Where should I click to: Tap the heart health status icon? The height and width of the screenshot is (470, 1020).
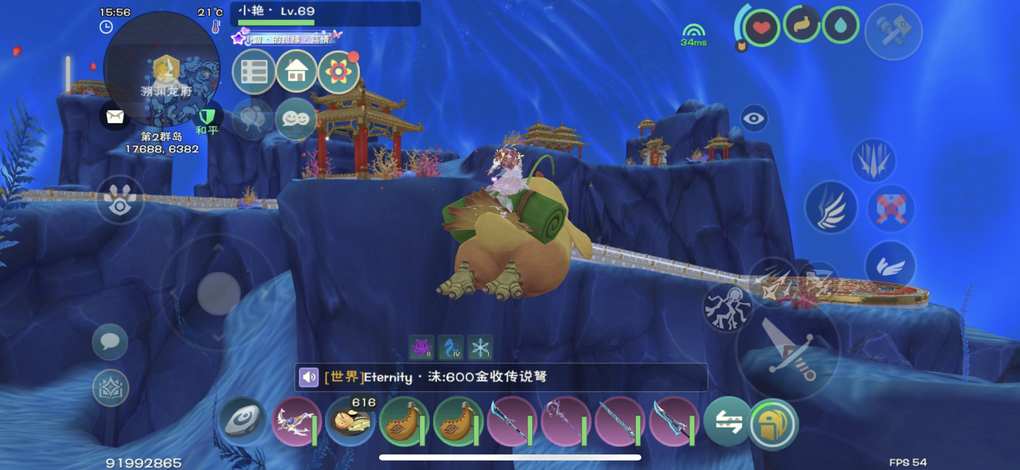761,27
